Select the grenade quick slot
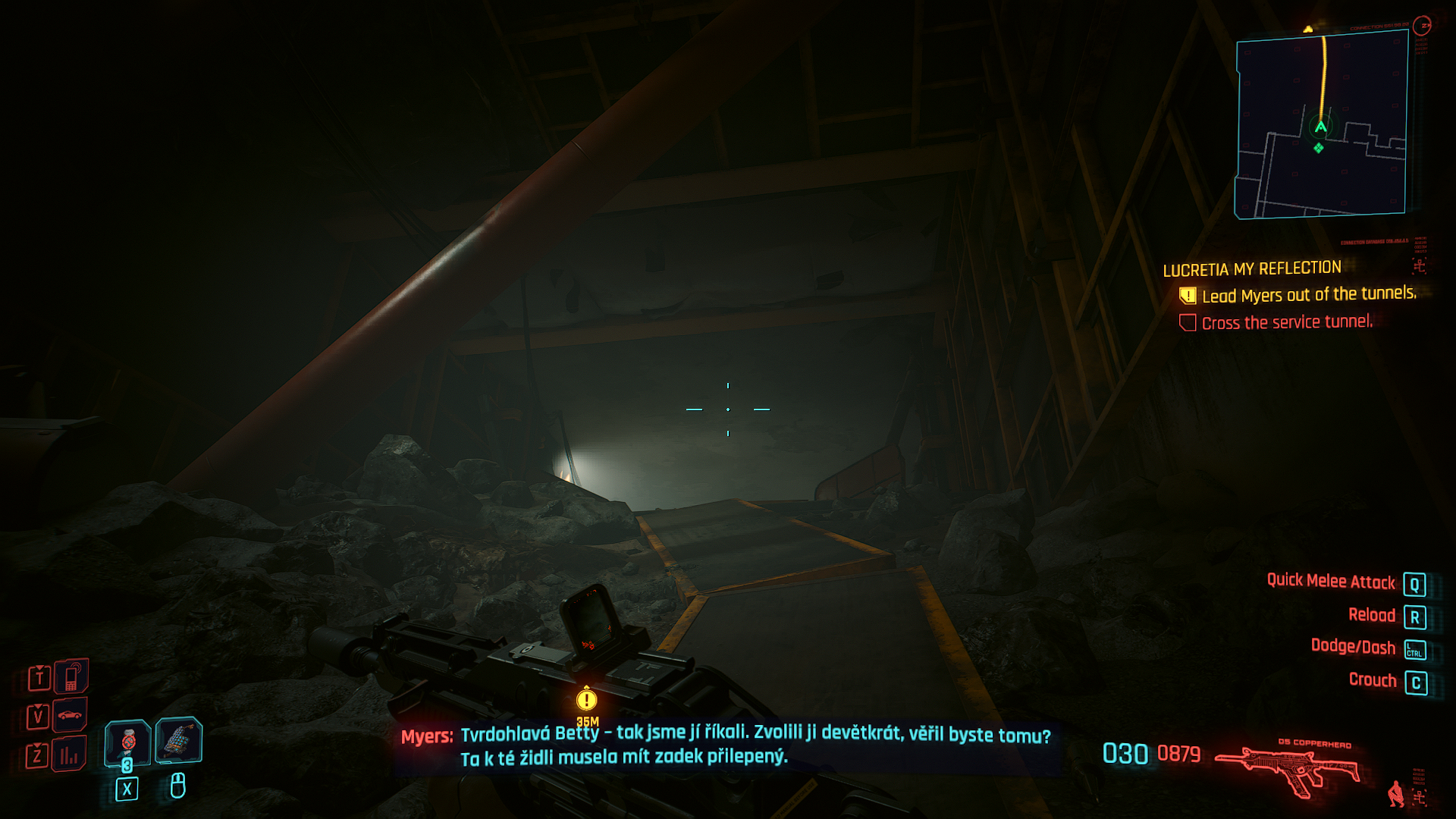This screenshot has width=1456, height=819. 127,741
